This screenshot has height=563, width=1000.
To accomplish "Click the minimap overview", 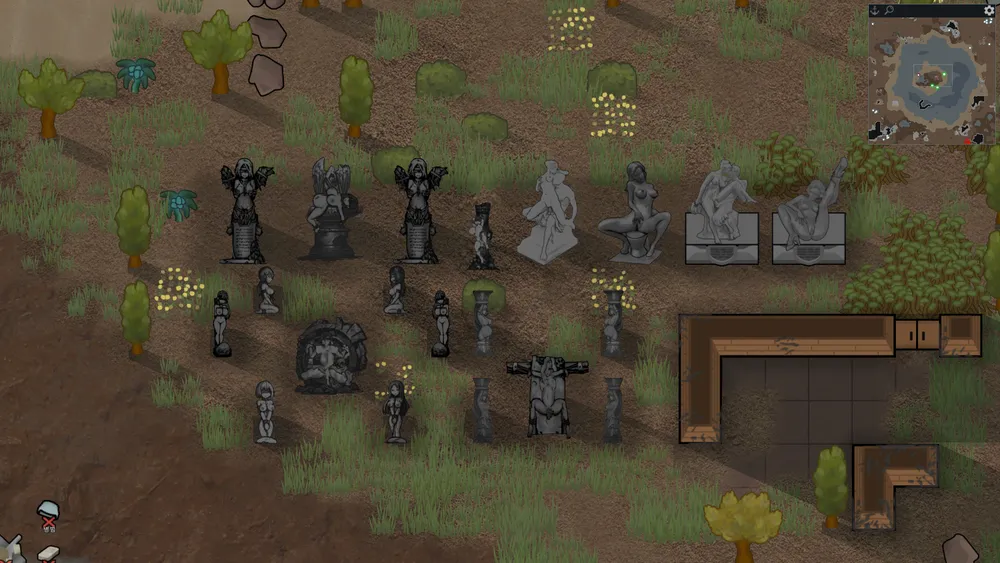I will tap(931, 80).
